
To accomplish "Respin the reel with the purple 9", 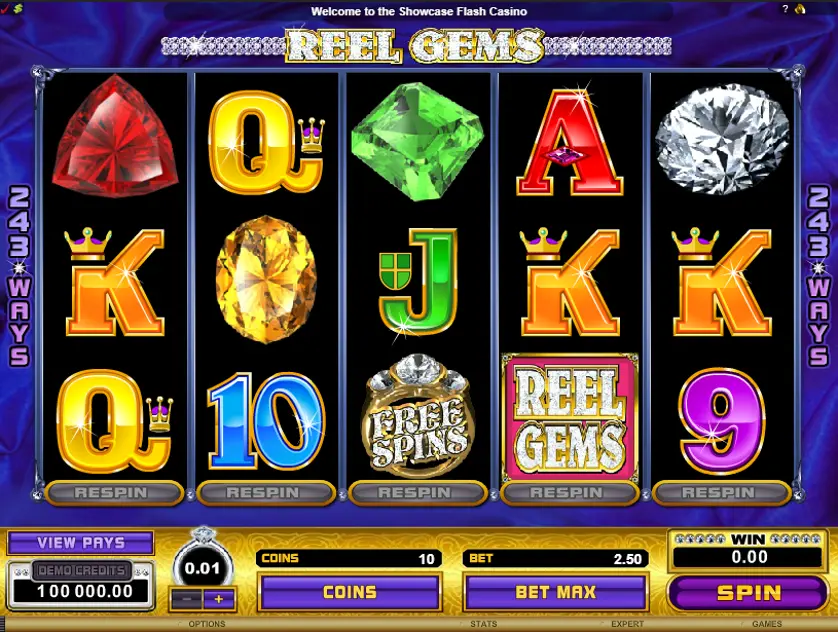I will tap(721, 493).
